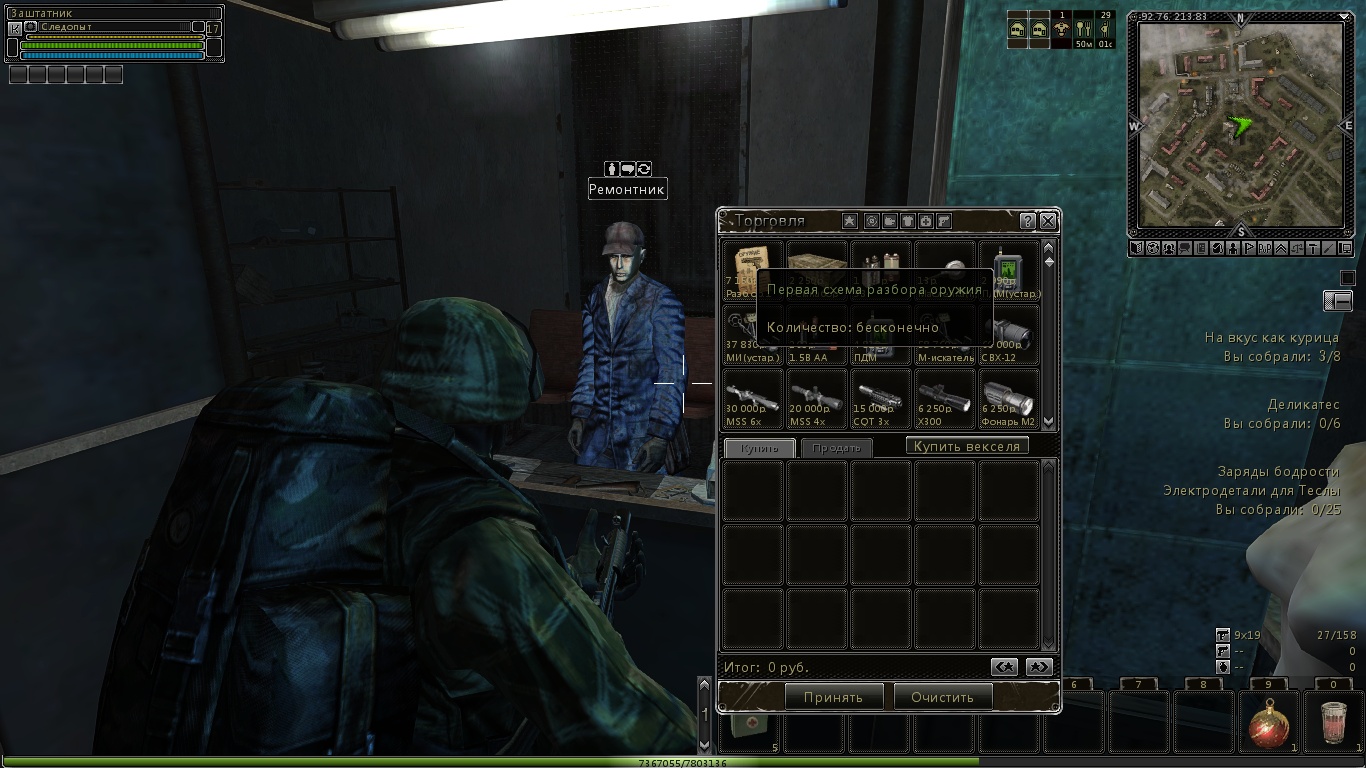Choose the MSS 6x scope item
The width and height of the screenshot is (1366, 768).
(752, 399)
